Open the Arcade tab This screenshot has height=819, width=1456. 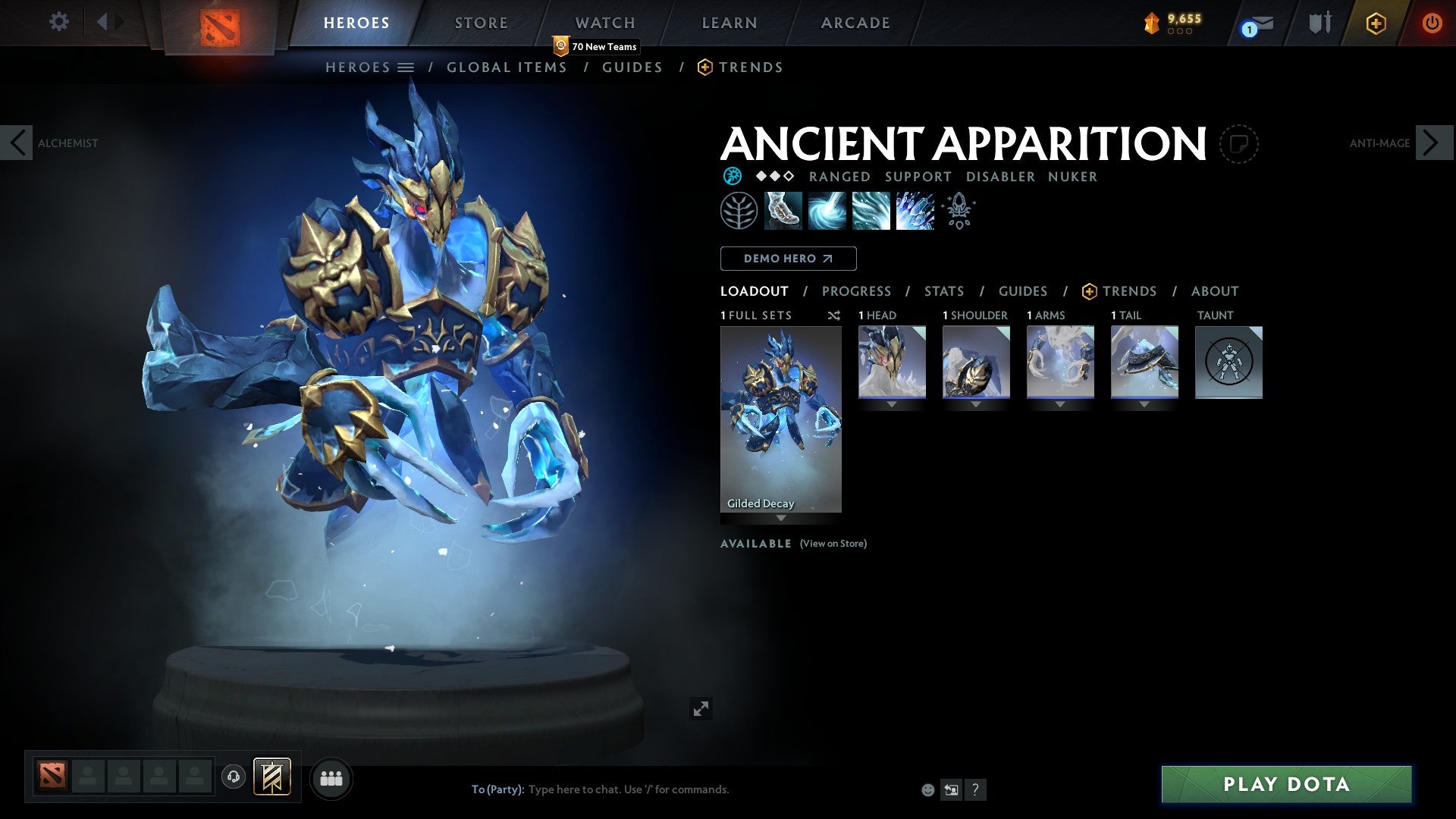pos(855,23)
